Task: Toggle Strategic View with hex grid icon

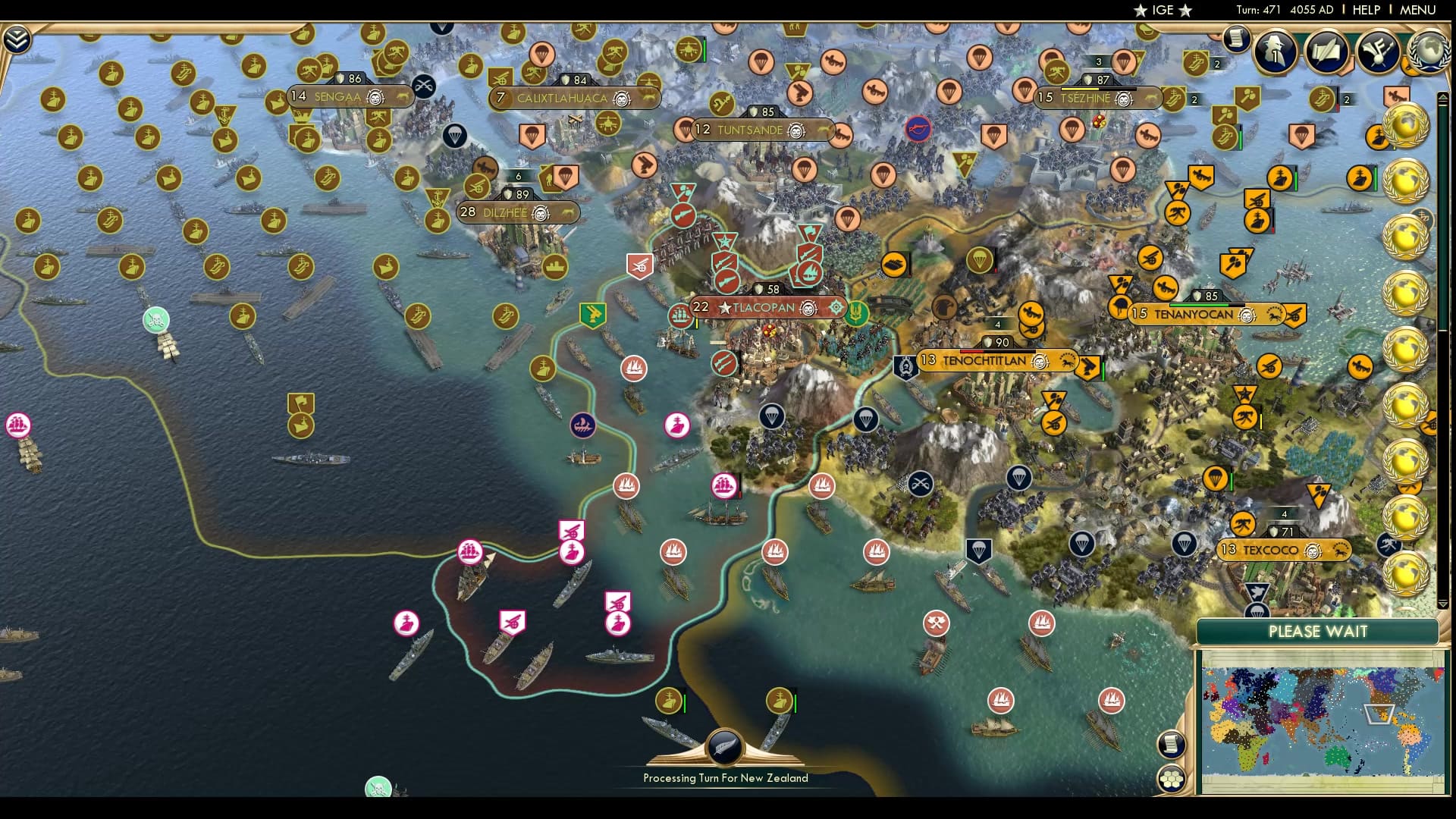Action: click(x=1171, y=778)
